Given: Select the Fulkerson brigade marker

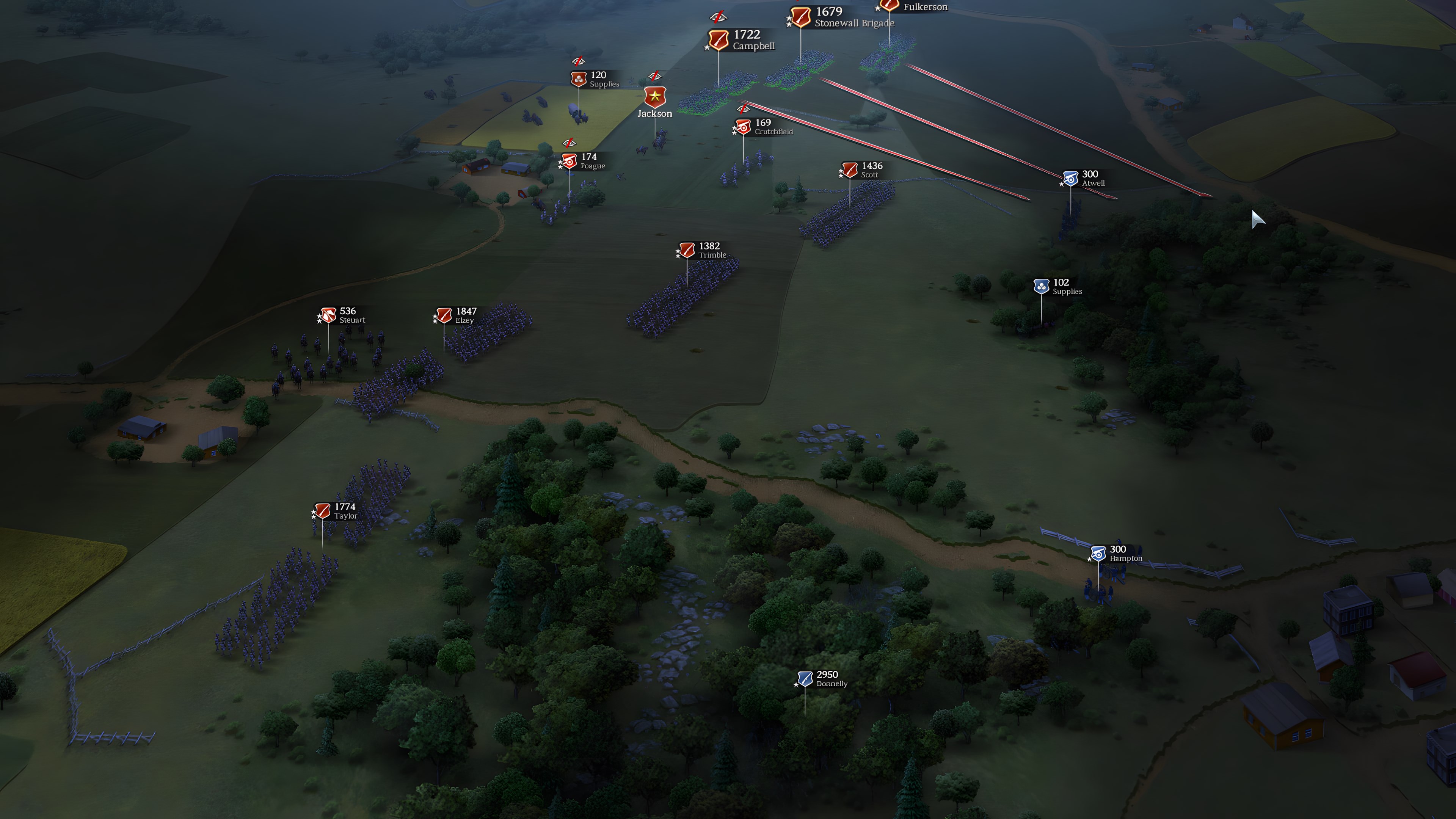Looking at the screenshot, I should [x=889, y=6].
